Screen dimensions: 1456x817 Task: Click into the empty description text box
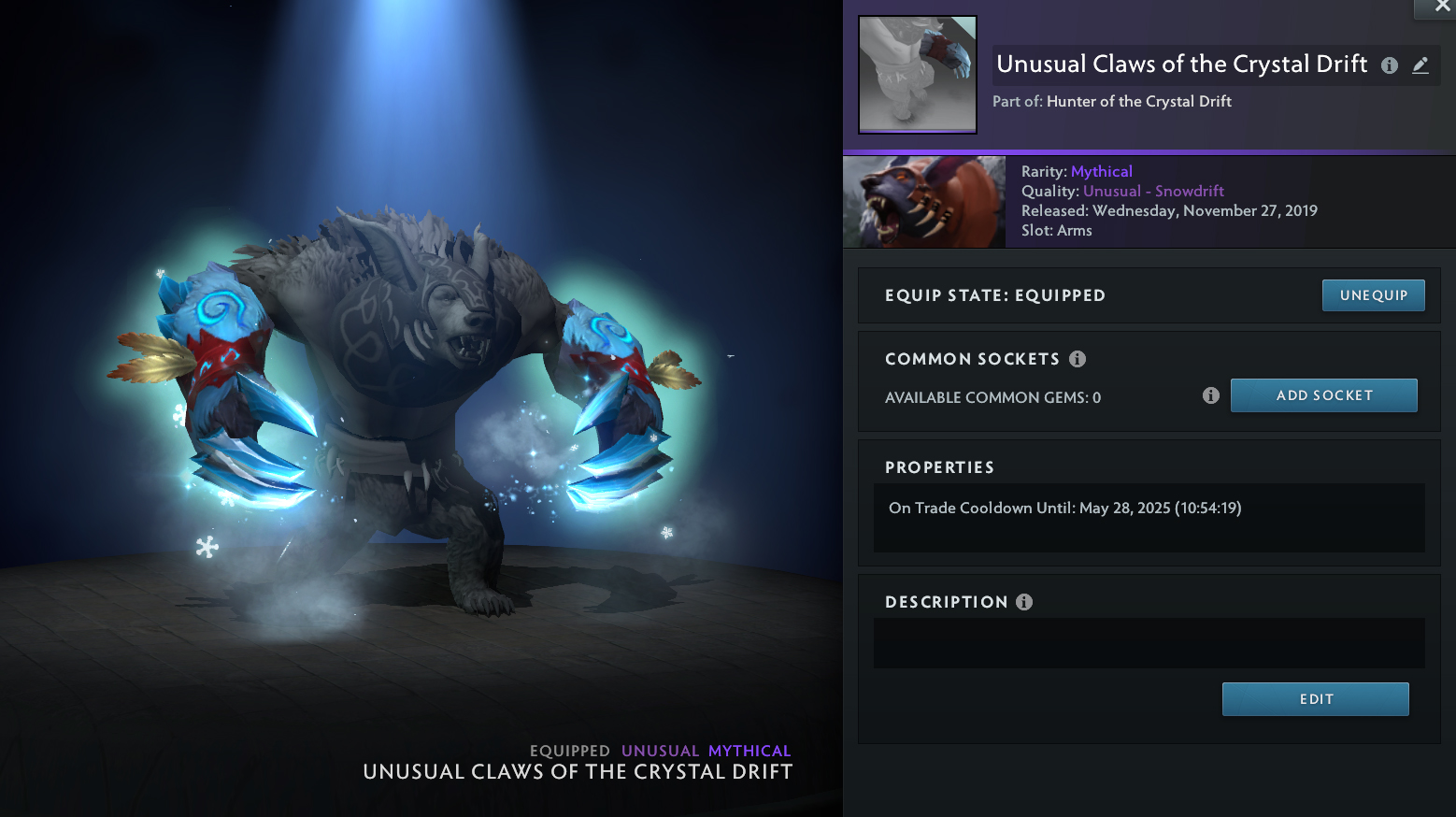coord(1149,643)
